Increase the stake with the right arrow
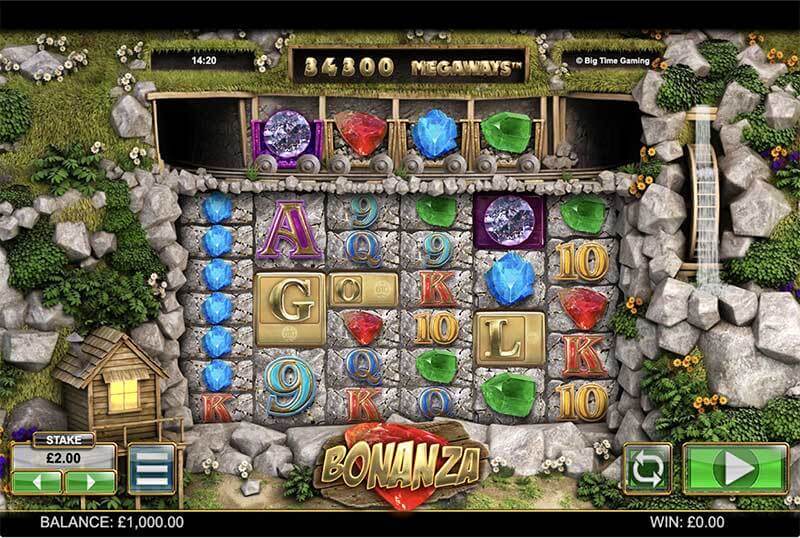Viewport: 800px width, 538px height. click(90, 481)
